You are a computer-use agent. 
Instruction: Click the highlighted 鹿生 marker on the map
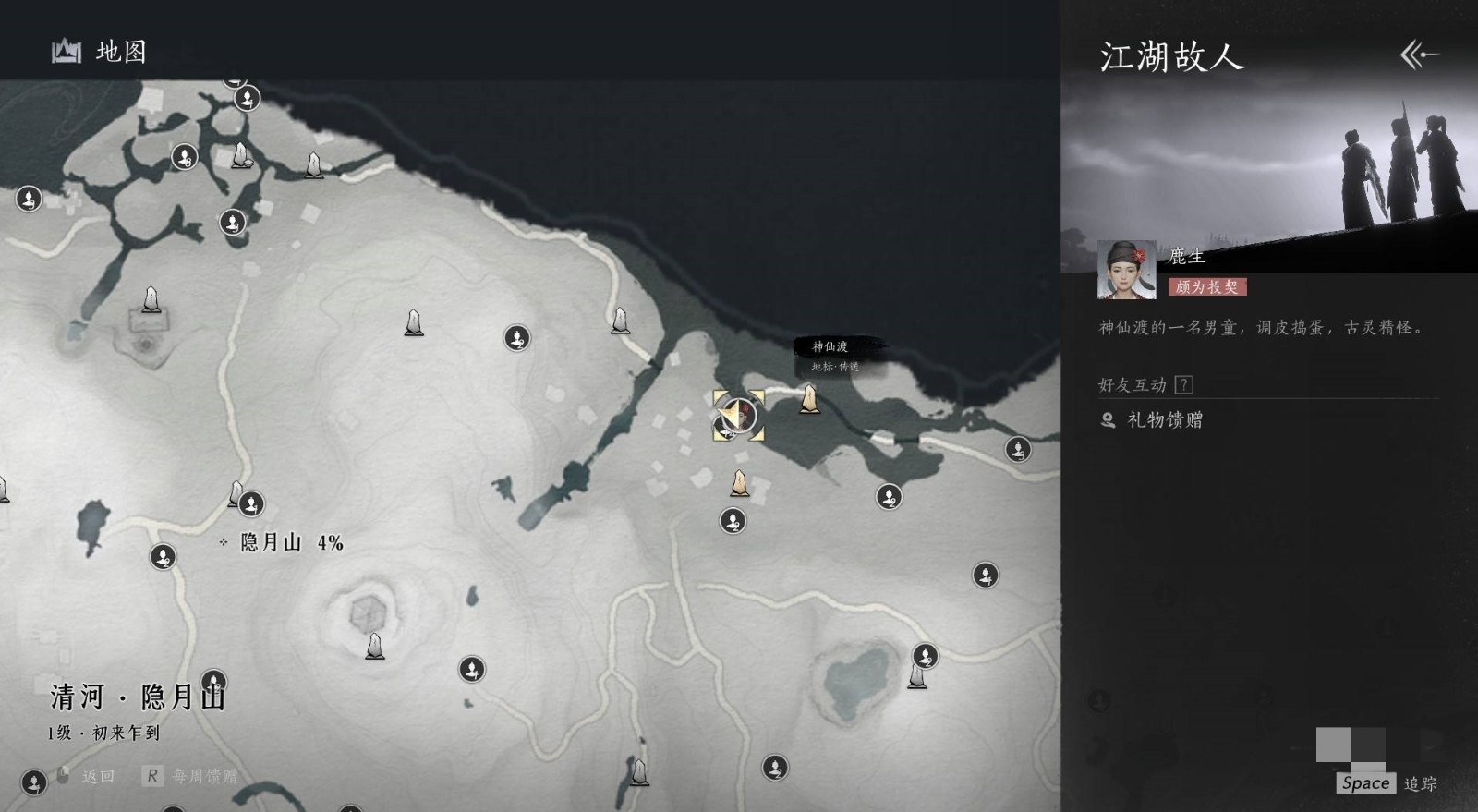click(738, 416)
